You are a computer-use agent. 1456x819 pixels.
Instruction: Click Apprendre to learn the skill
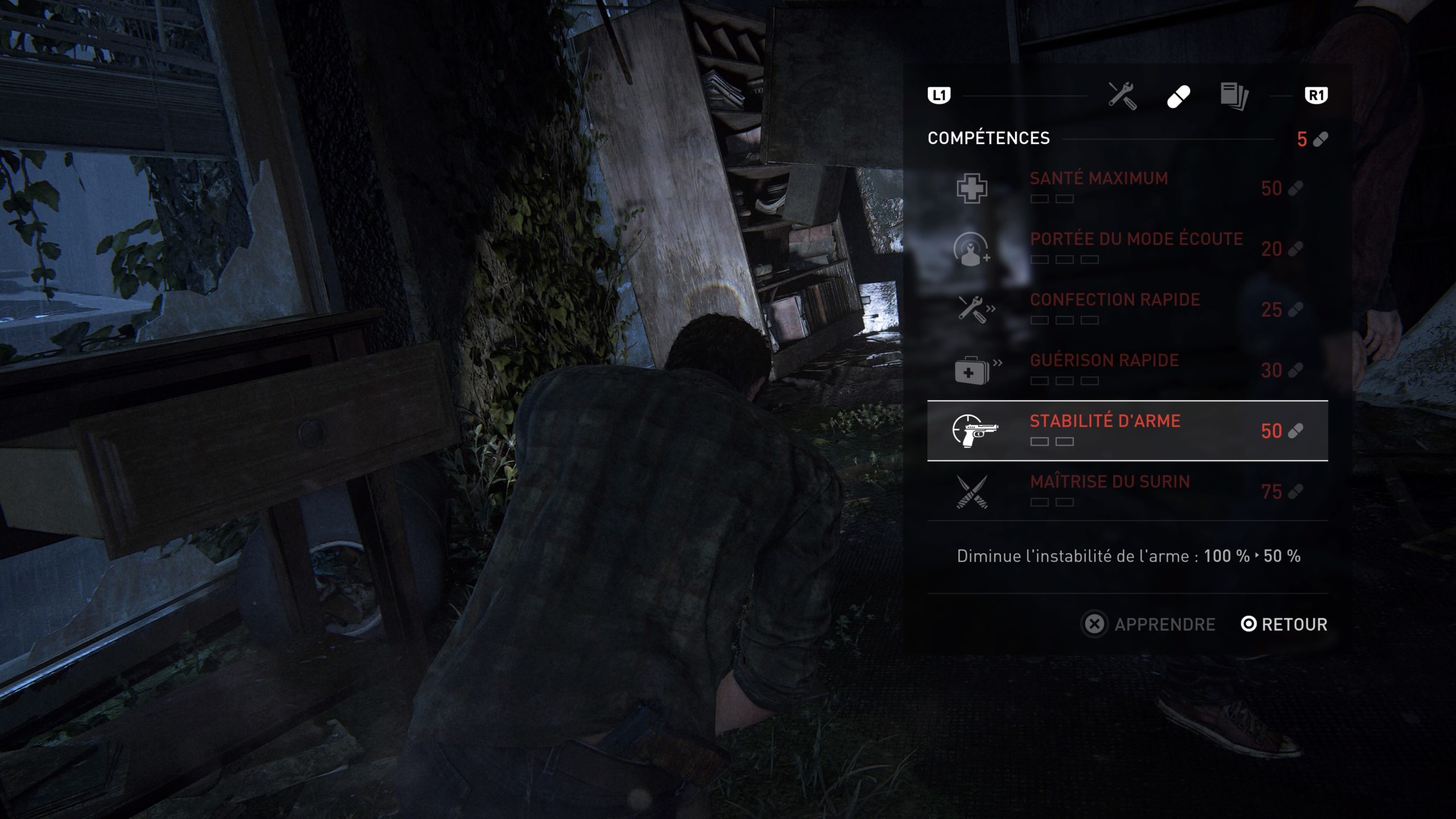[1149, 624]
